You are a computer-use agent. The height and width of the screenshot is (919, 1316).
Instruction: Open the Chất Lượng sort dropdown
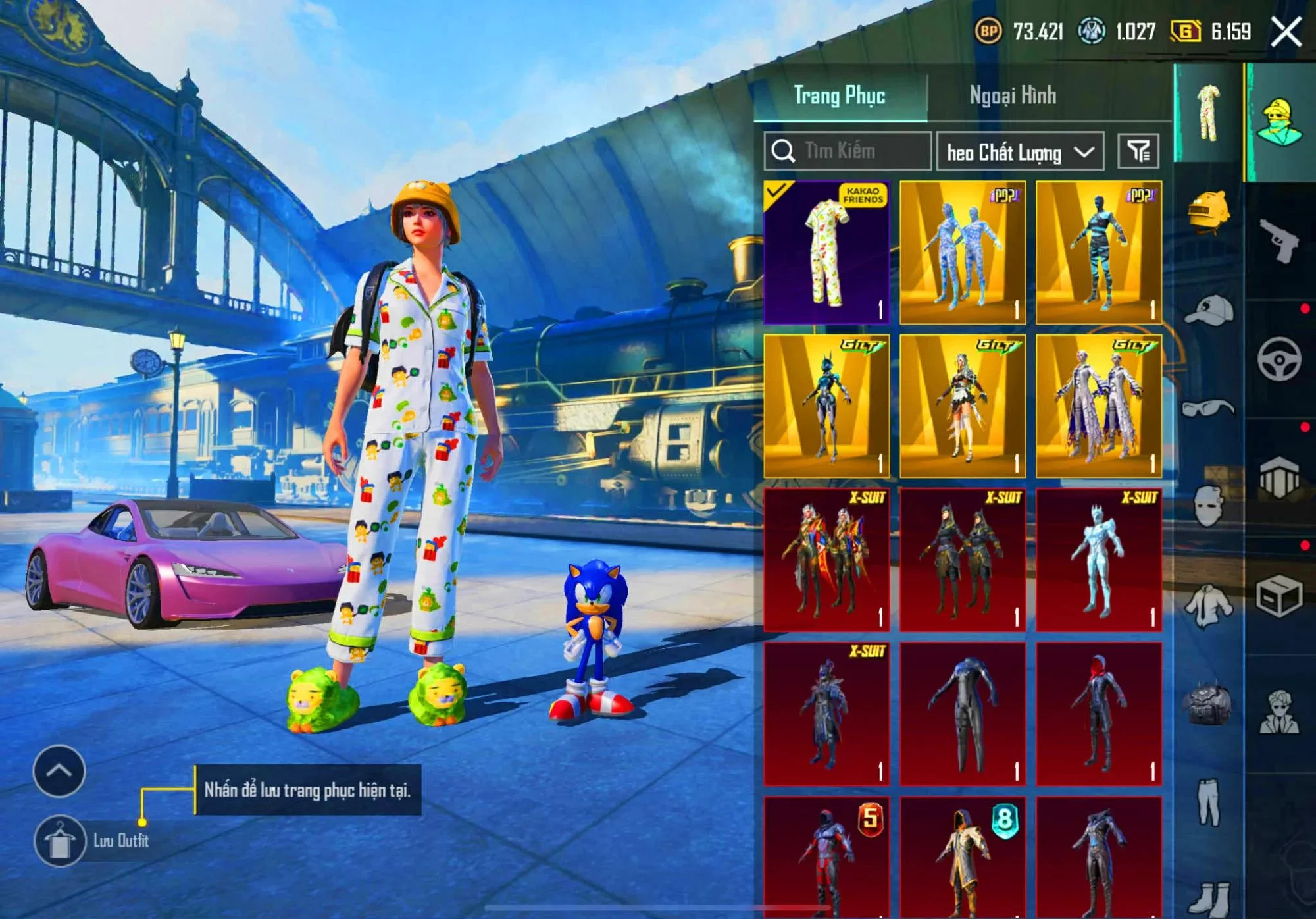(x=1020, y=153)
